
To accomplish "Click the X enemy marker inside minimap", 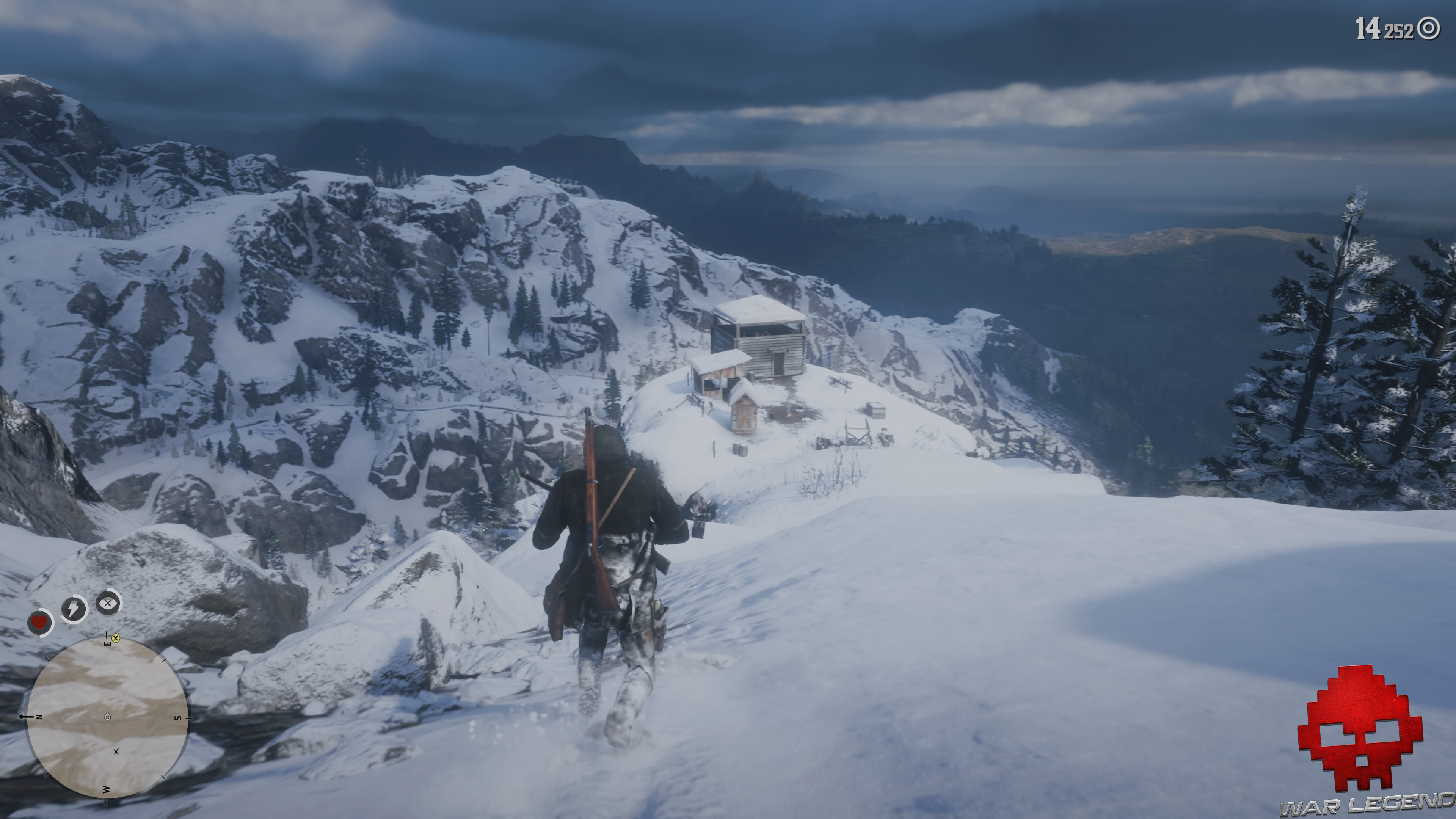I will click(x=116, y=752).
